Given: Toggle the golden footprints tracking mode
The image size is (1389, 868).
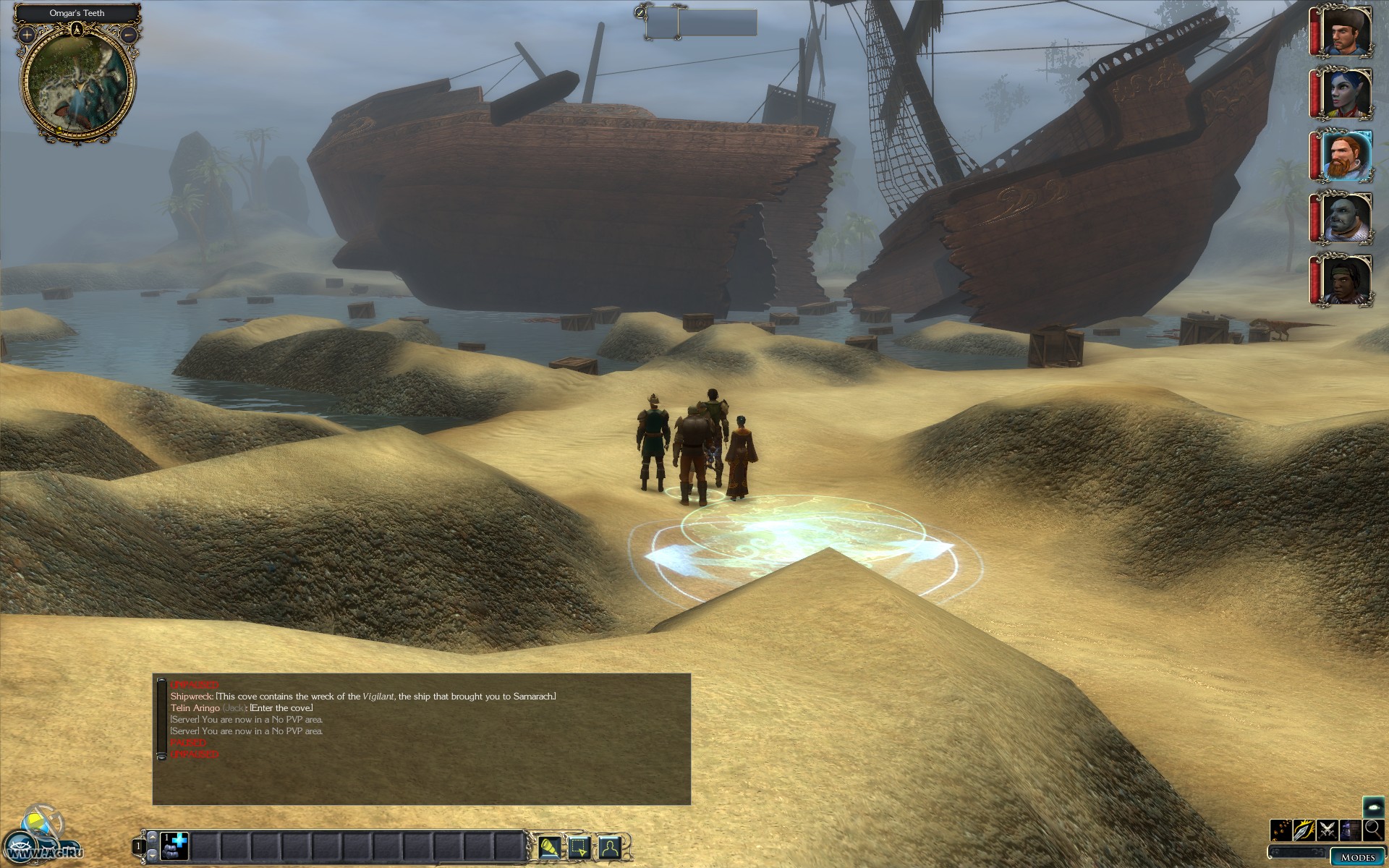Looking at the screenshot, I should coord(1281,830).
